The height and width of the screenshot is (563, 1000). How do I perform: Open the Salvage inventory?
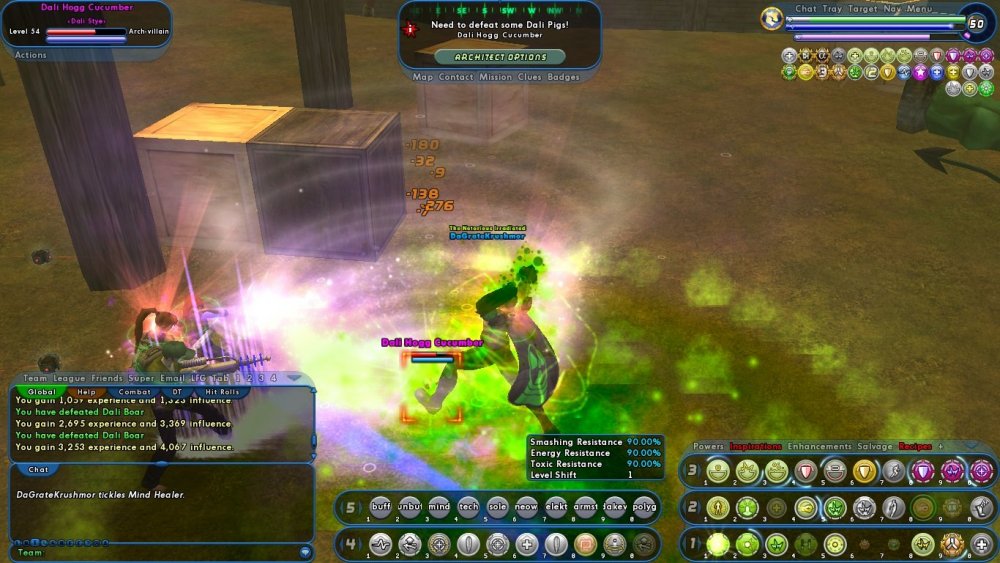click(877, 446)
